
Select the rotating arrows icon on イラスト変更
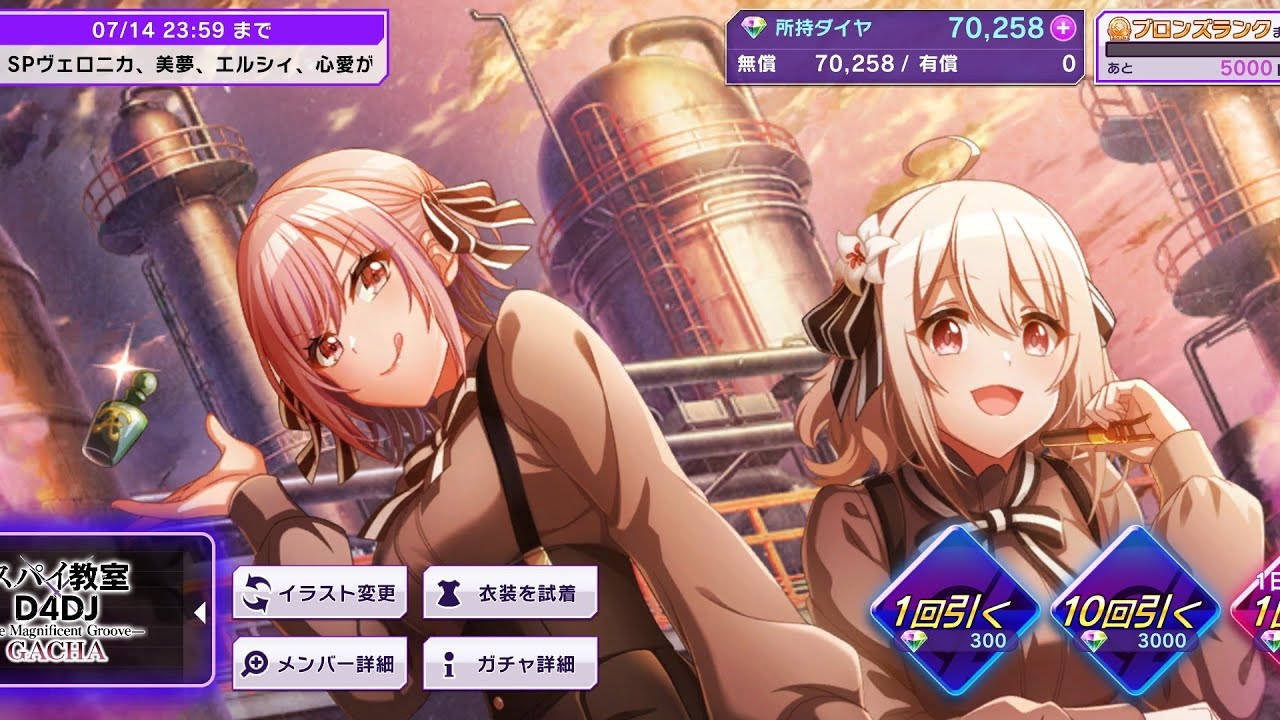[x=255, y=592]
